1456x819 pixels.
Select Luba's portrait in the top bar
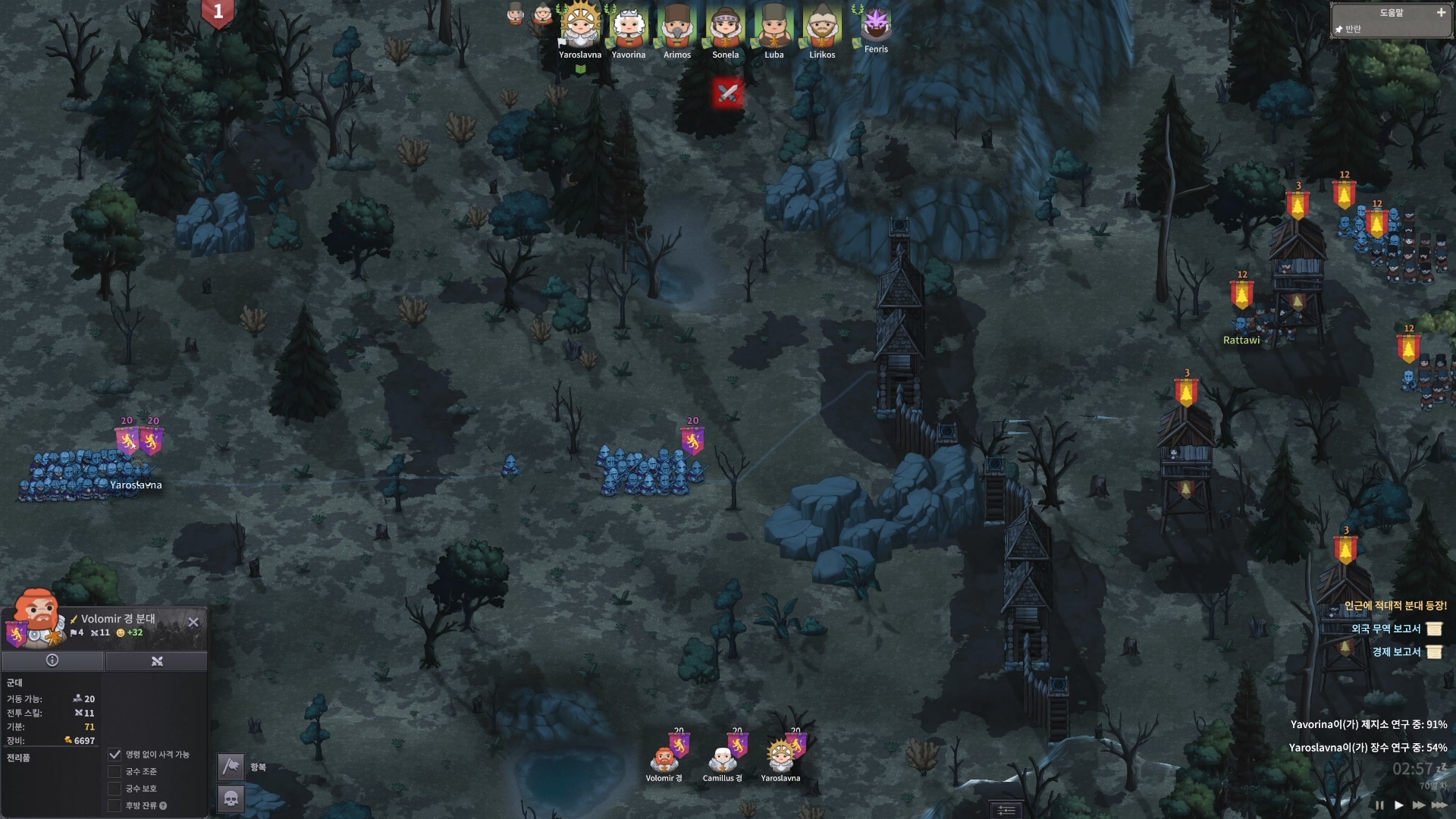(773, 27)
